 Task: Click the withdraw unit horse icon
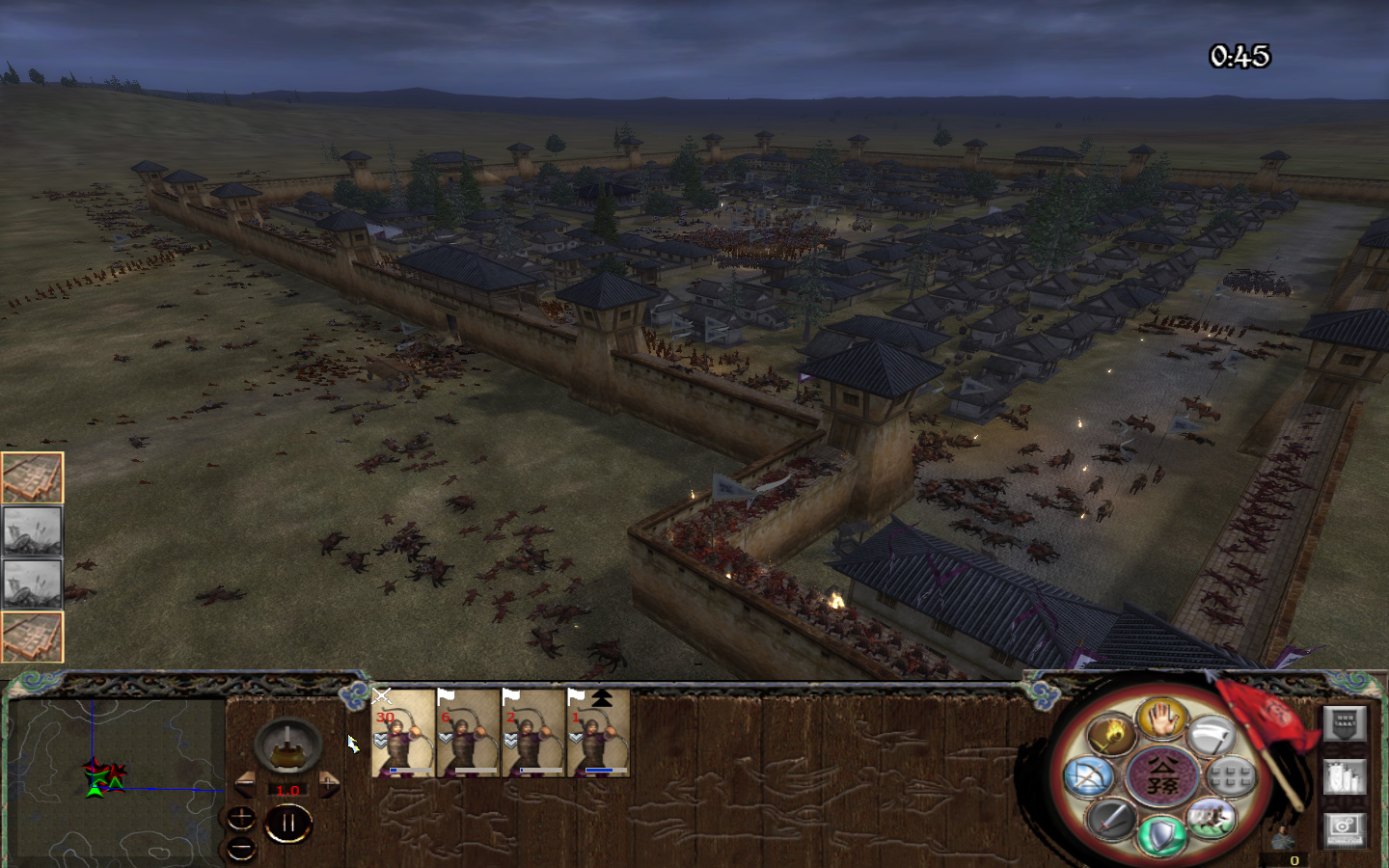coord(1210,818)
